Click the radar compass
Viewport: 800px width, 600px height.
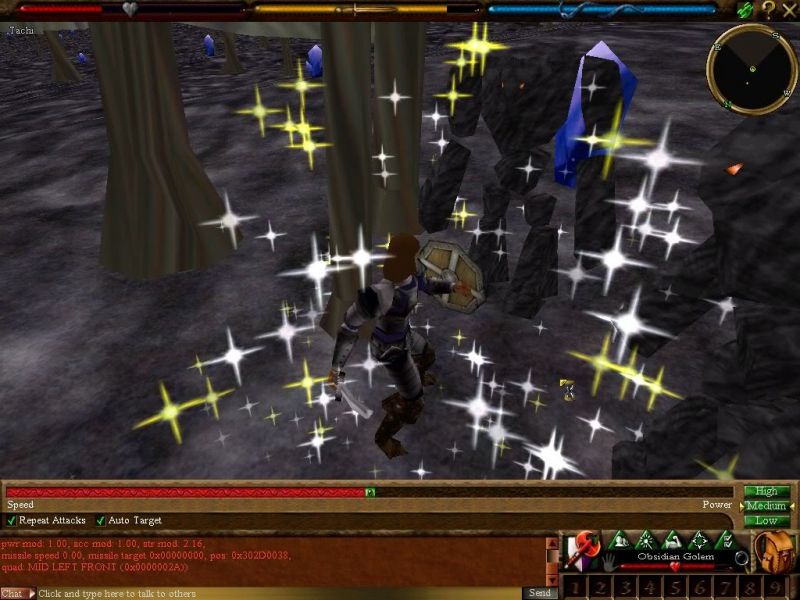click(x=751, y=68)
